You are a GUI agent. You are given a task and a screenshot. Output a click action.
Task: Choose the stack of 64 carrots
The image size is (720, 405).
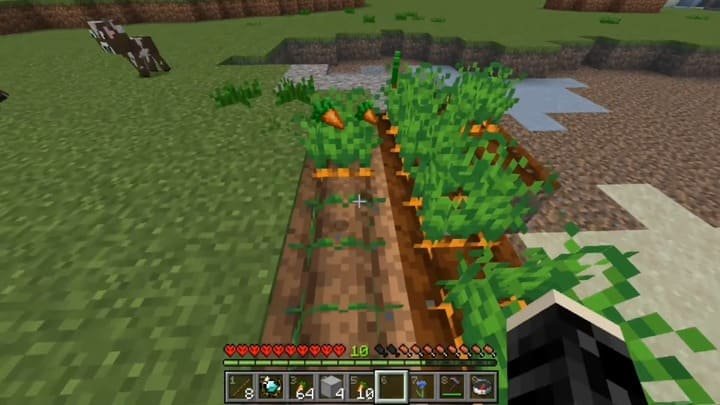point(300,384)
